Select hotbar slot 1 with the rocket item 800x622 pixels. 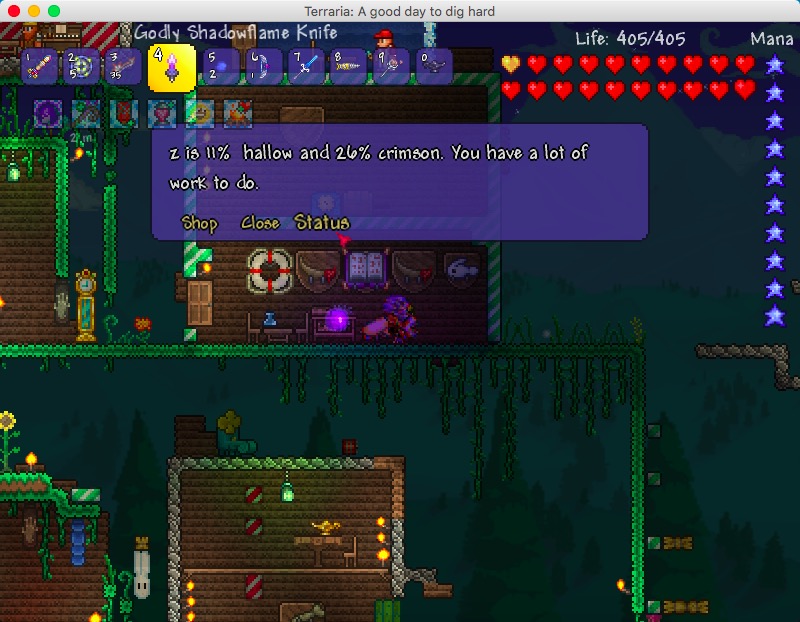(39, 67)
